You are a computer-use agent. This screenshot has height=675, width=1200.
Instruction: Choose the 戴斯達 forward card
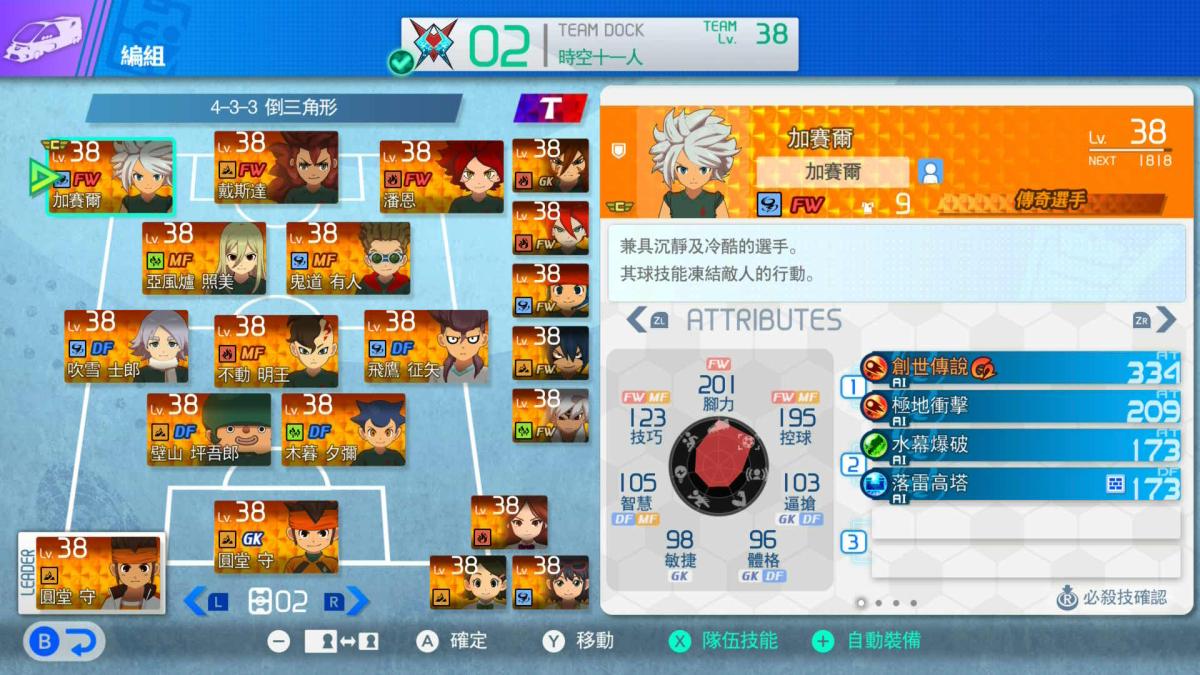tap(276, 168)
